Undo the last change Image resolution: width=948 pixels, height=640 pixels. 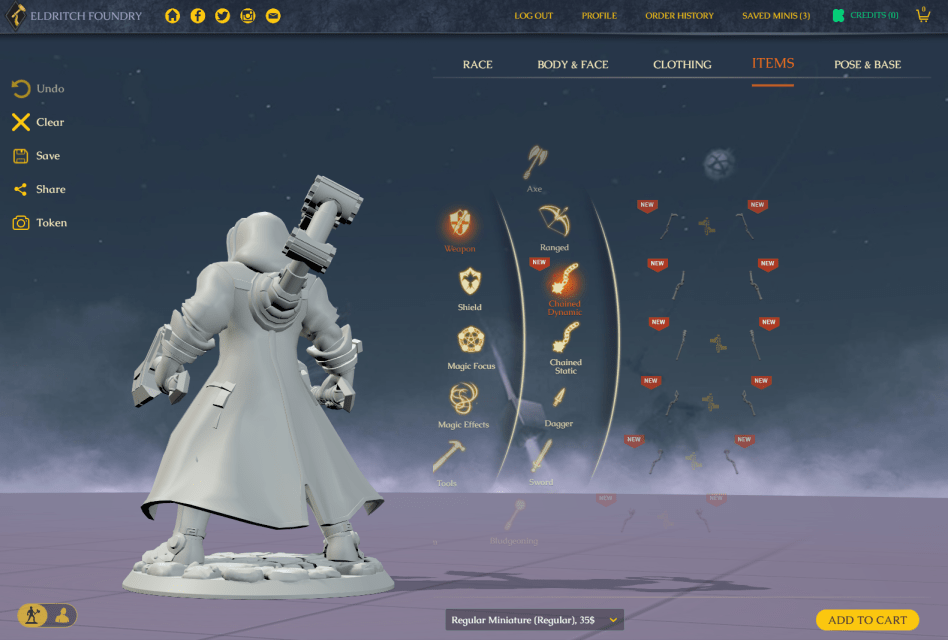pos(38,89)
